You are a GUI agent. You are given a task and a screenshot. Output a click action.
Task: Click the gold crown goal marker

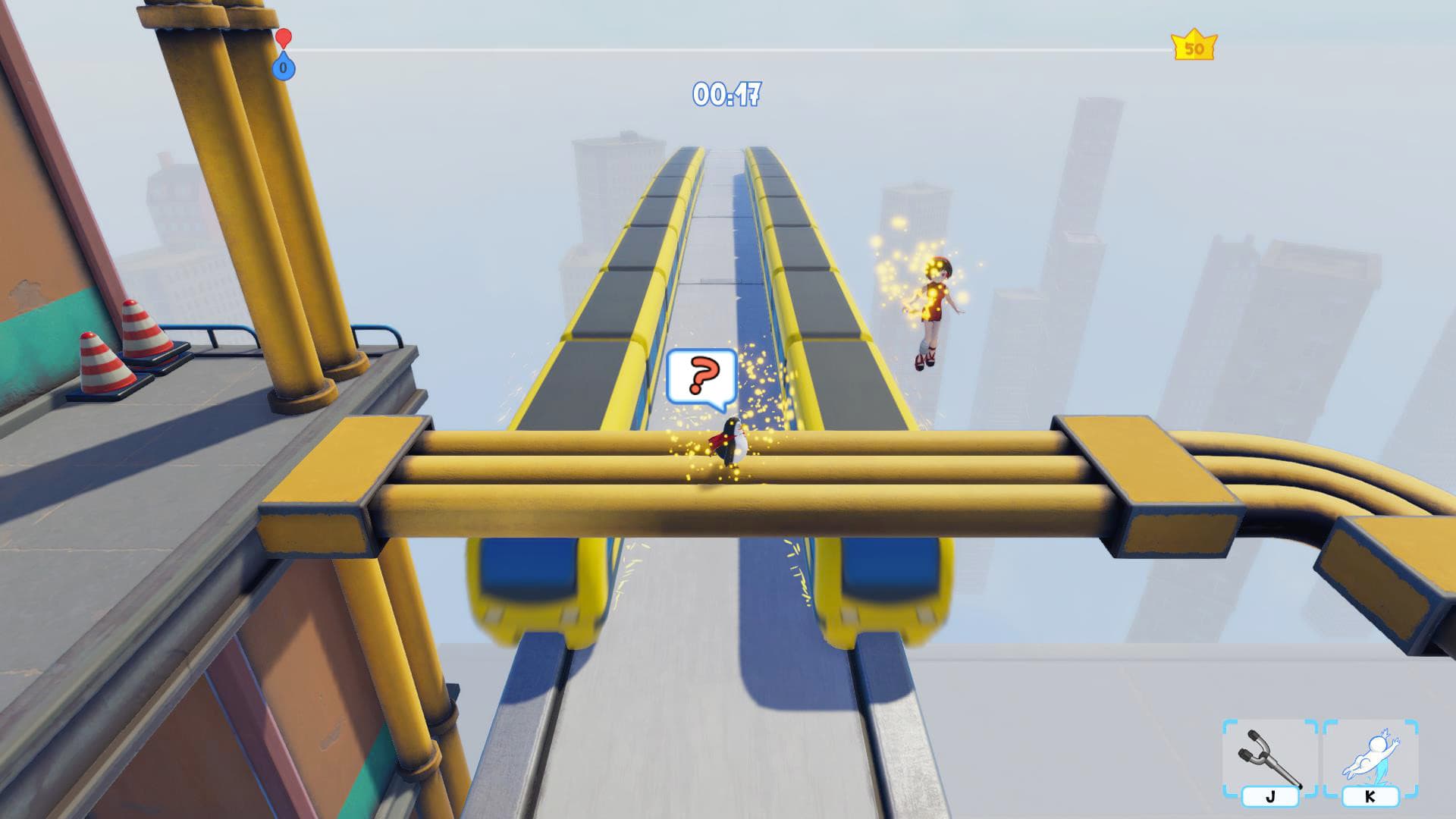[1194, 47]
